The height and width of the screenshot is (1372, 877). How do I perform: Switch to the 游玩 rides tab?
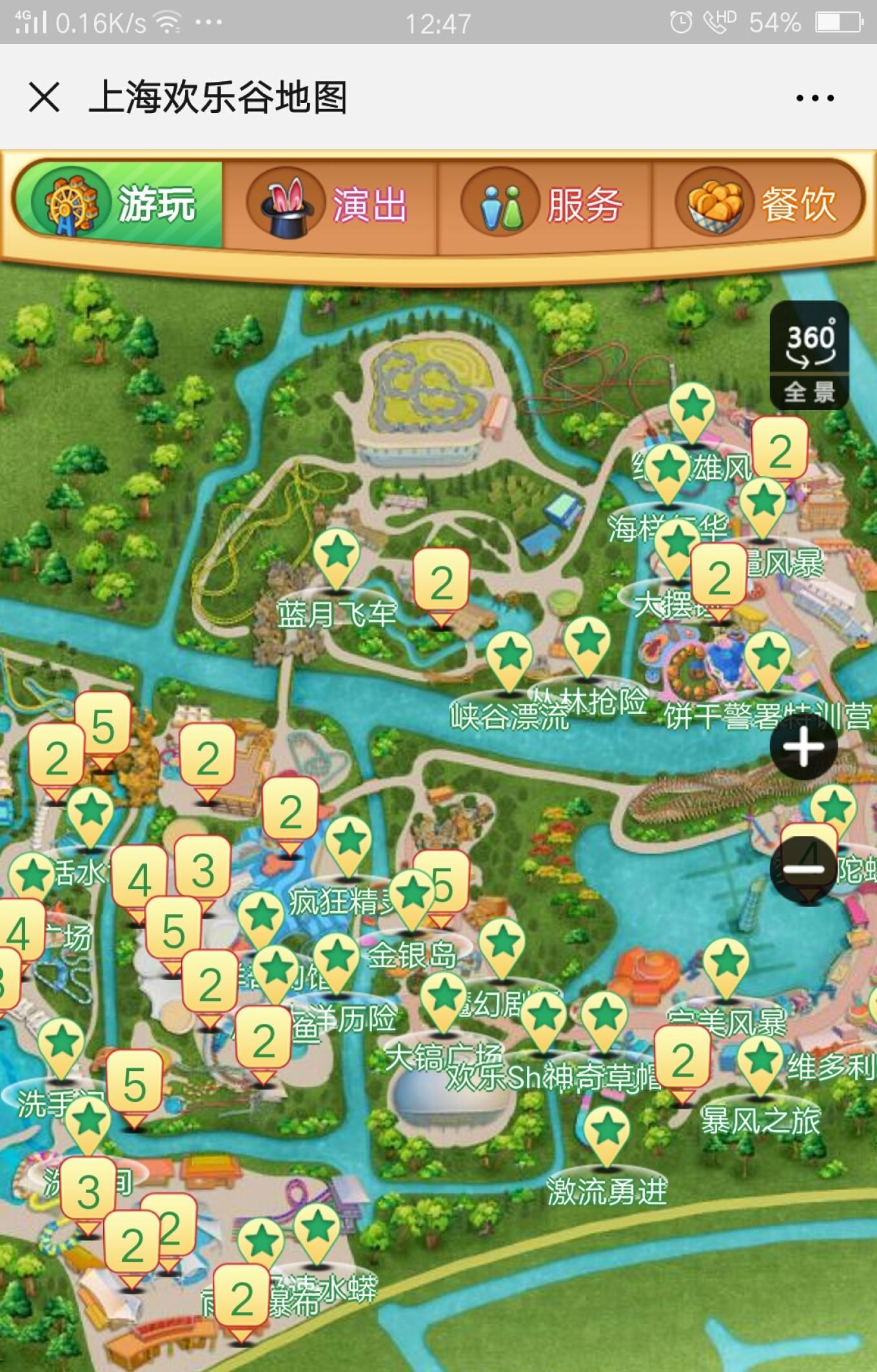[x=119, y=204]
